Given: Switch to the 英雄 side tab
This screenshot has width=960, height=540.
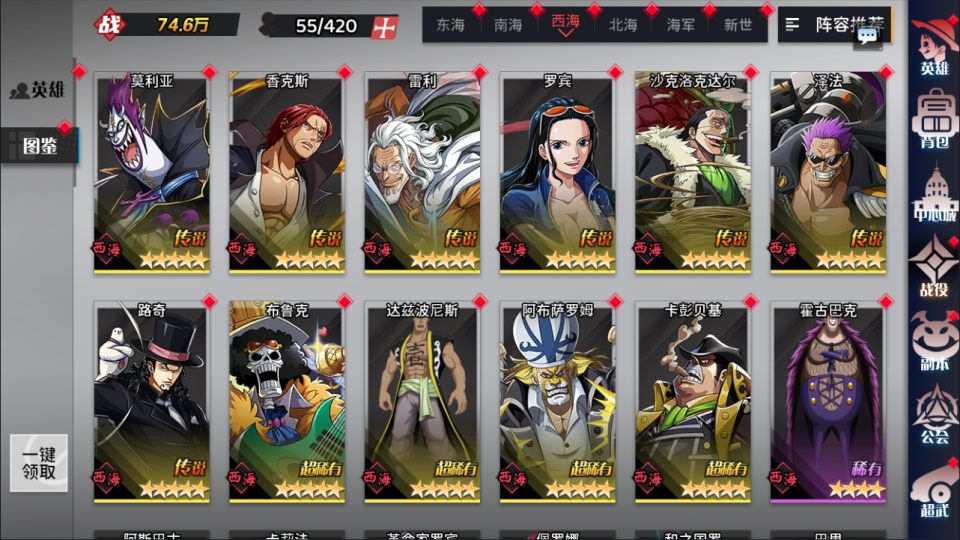Looking at the screenshot, I should pos(38,90).
